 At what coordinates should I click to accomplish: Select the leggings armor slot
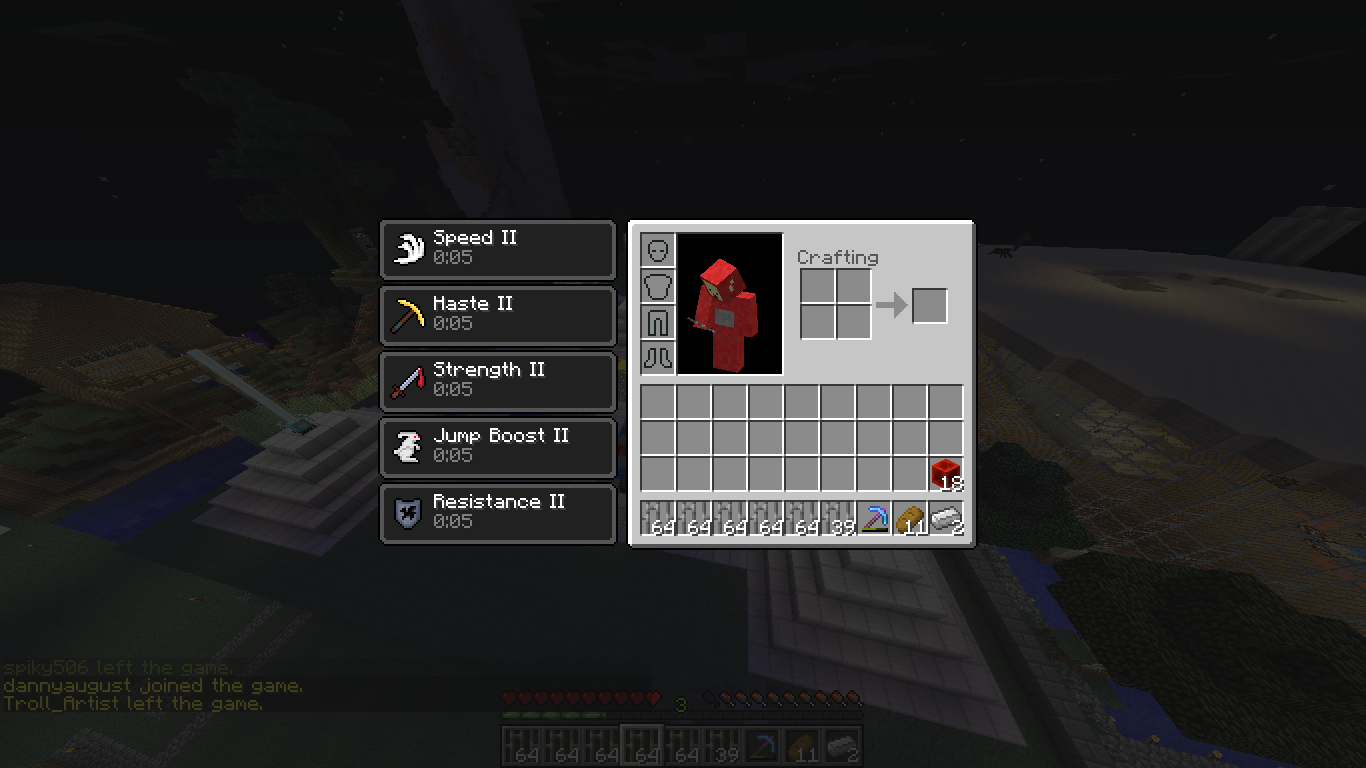pos(658,323)
